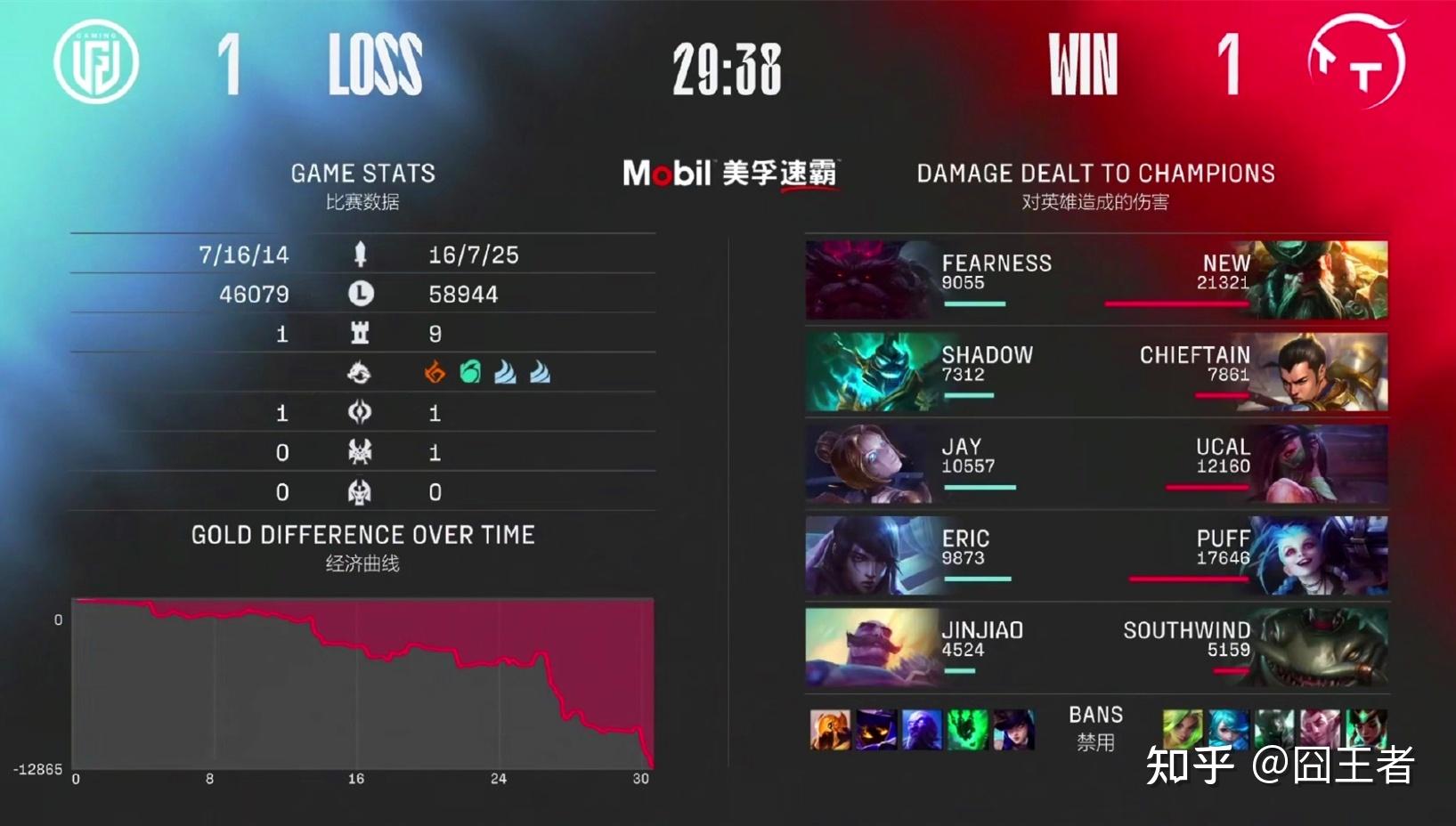This screenshot has width=1456, height=826.
Task: Expand the GAME STATS section
Action: [363, 173]
